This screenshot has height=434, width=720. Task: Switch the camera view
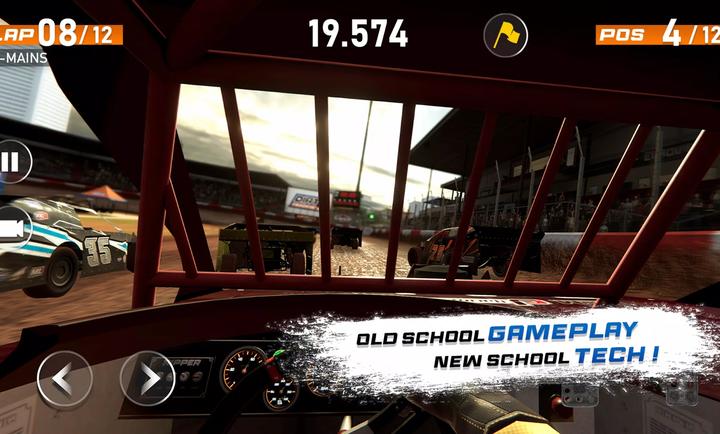[x=12, y=229]
